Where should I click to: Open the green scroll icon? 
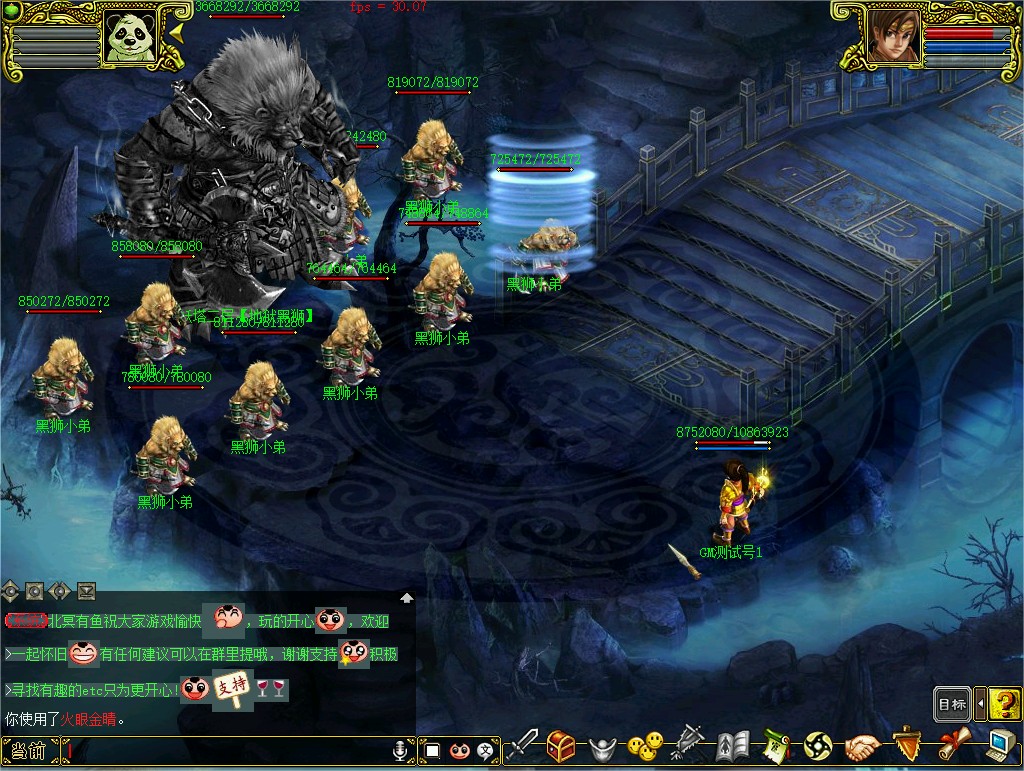pos(776,746)
